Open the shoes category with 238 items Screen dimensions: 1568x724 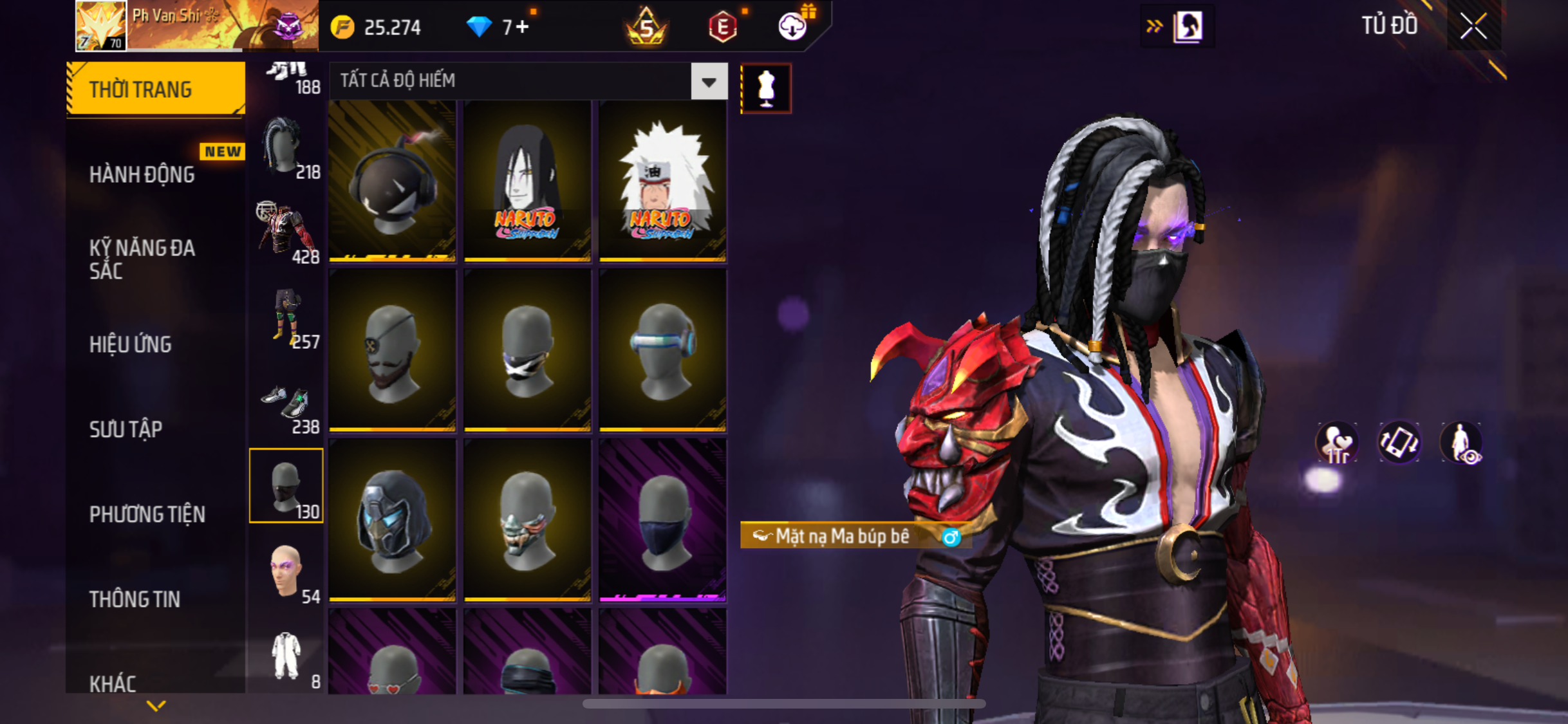pos(287,407)
